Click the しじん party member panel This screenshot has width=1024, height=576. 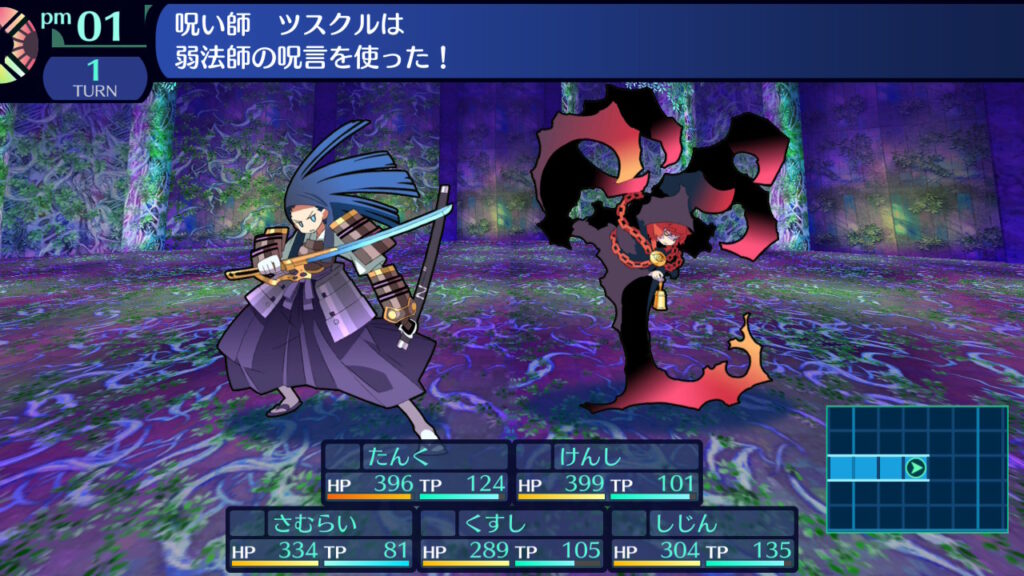coord(703,538)
